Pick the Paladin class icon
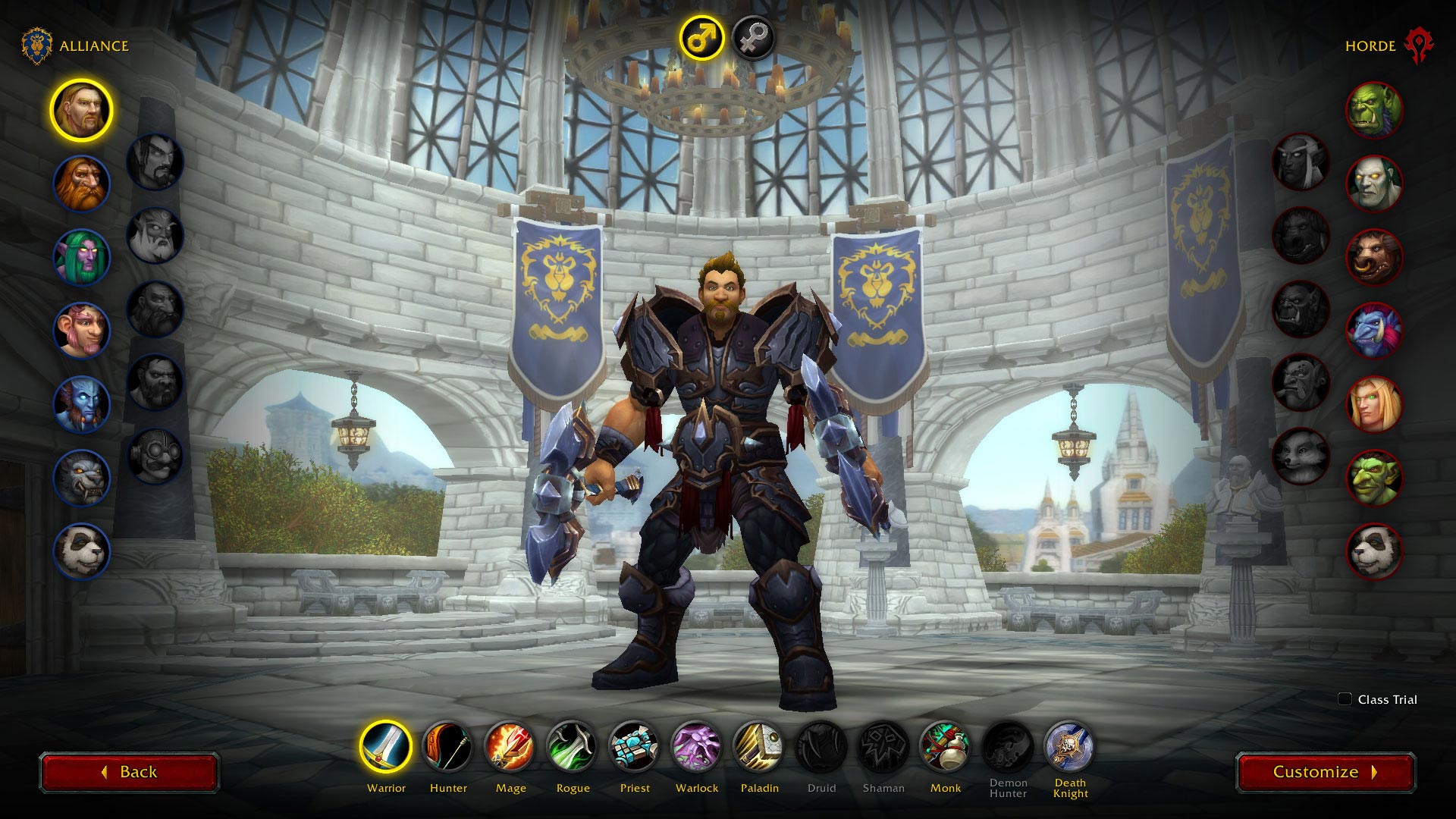Image resolution: width=1456 pixels, height=819 pixels. point(759,747)
